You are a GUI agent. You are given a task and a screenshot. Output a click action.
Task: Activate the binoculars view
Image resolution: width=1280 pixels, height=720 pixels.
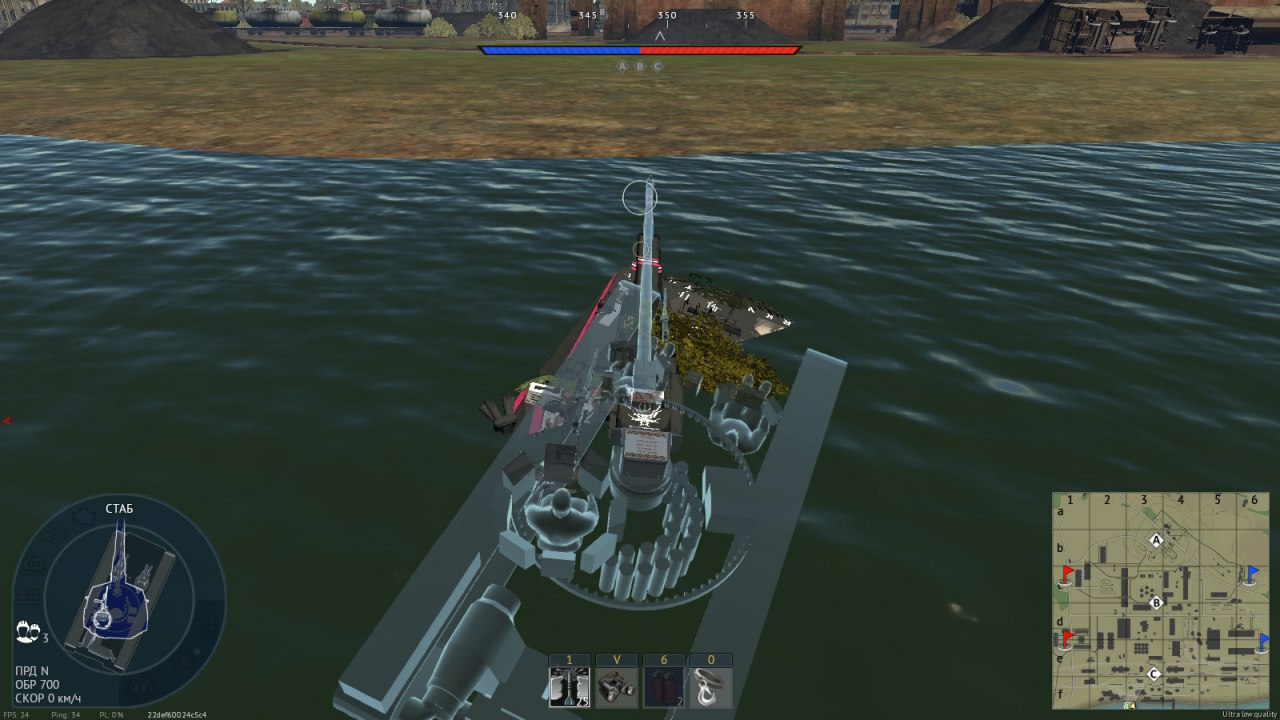pyautogui.click(x=617, y=687)
